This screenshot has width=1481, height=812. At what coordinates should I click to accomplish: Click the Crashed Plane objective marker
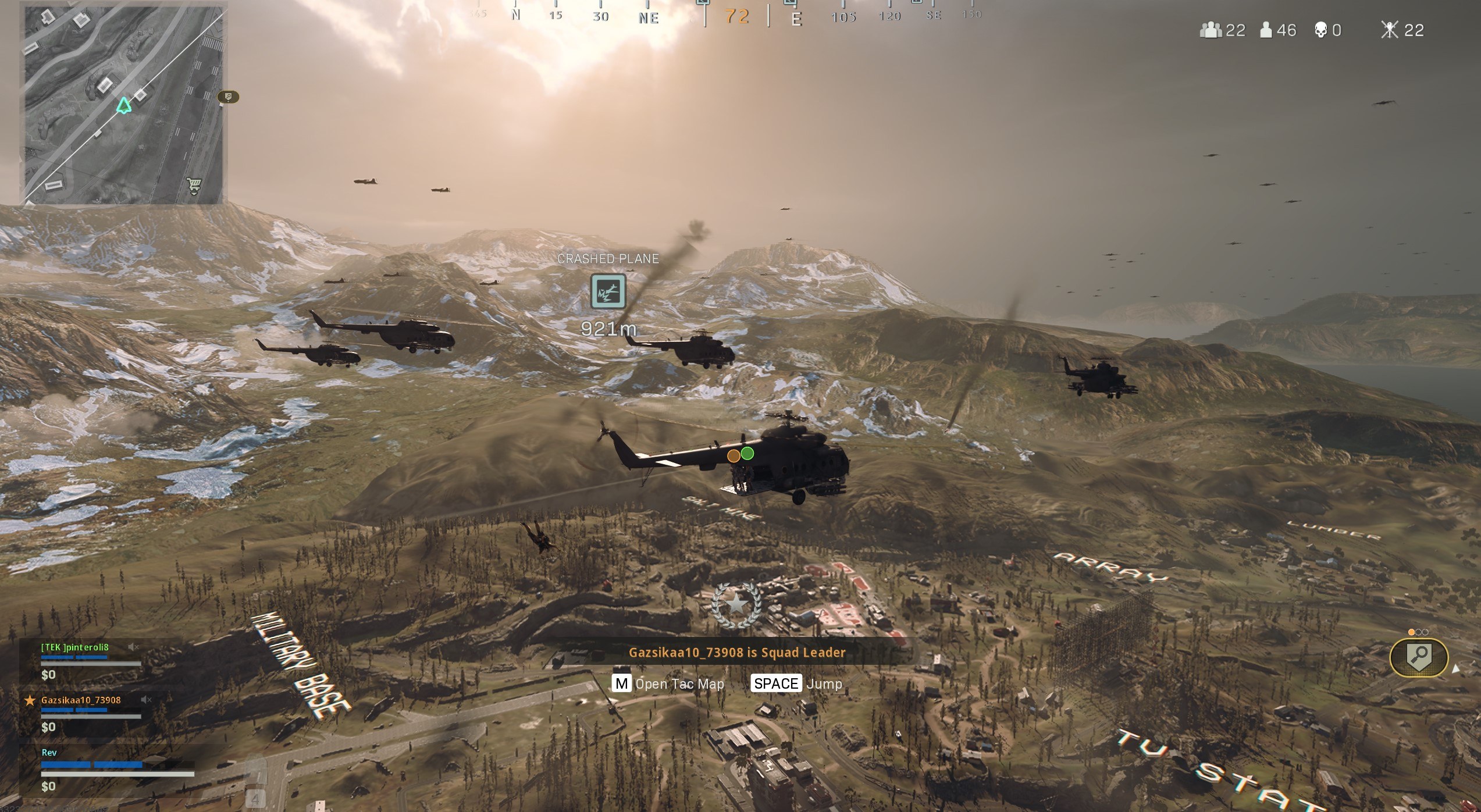pyautogui.click(x=608, y=291)
